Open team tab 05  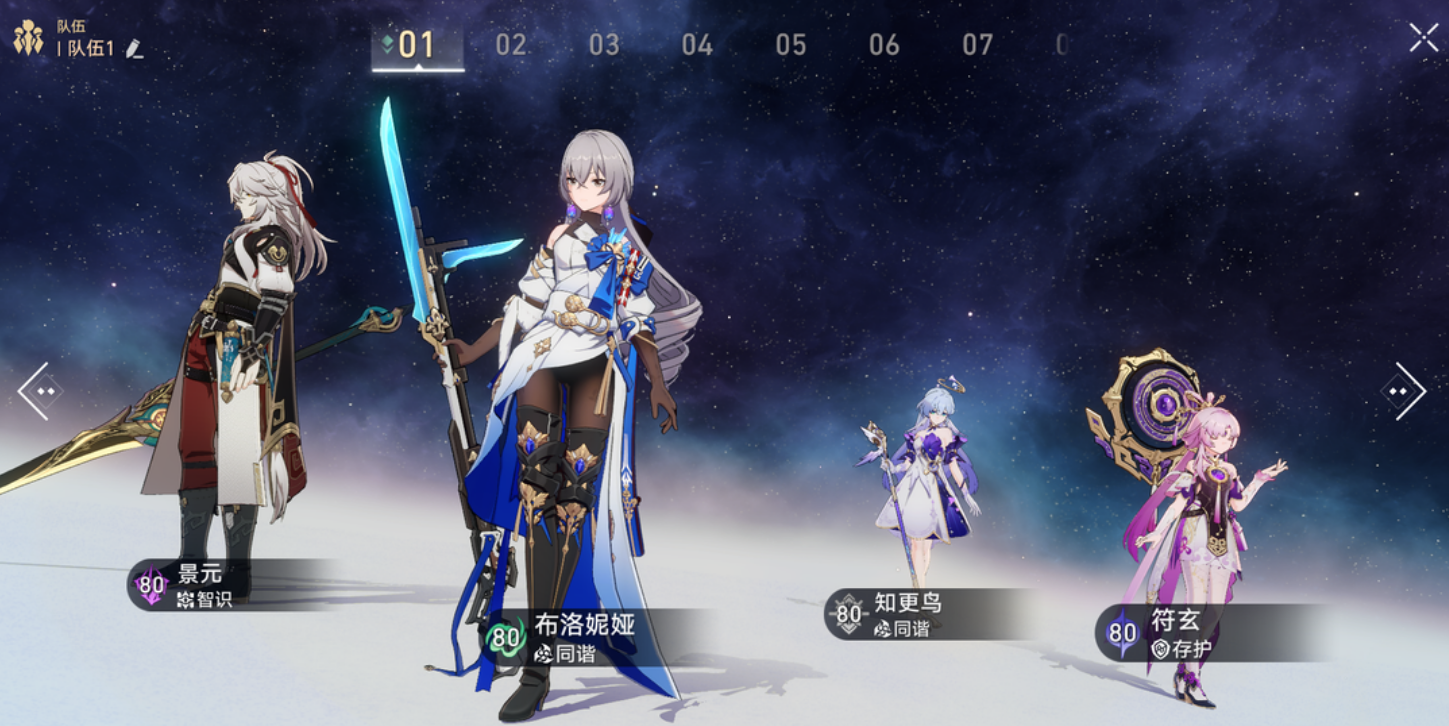(x=790, y=45)
